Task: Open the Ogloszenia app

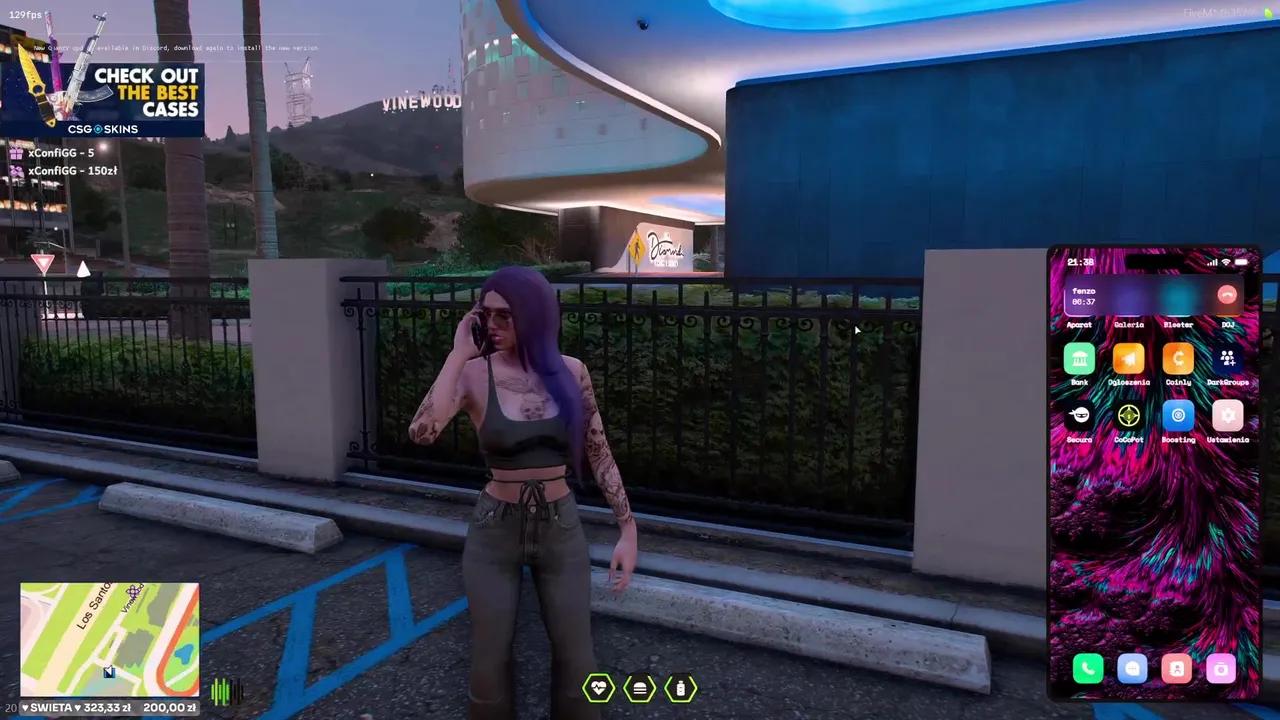Action: tap(1128, 358)
